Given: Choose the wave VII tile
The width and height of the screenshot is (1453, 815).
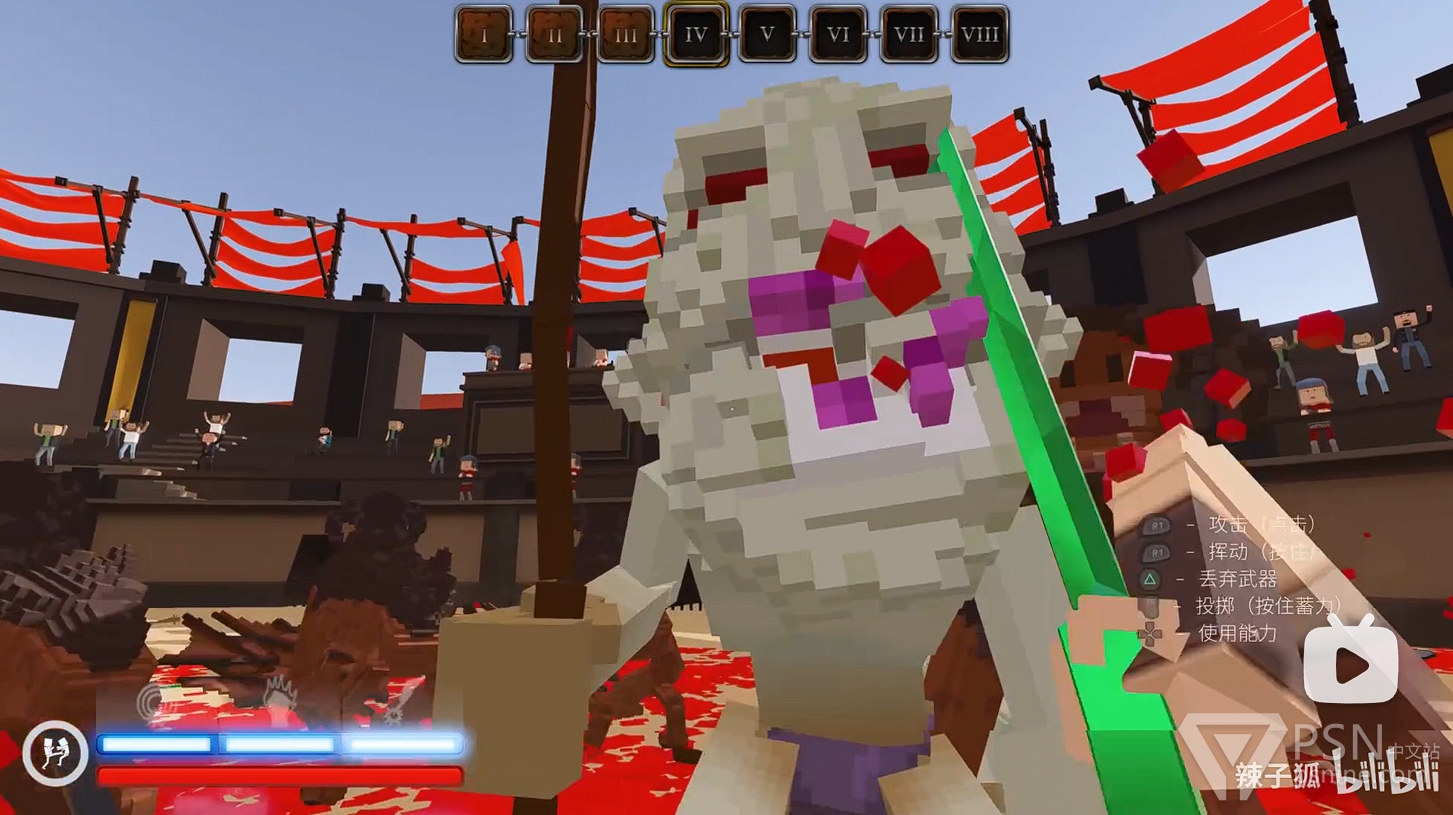Looking at the screenshot, I should click(x=909, y=35).
